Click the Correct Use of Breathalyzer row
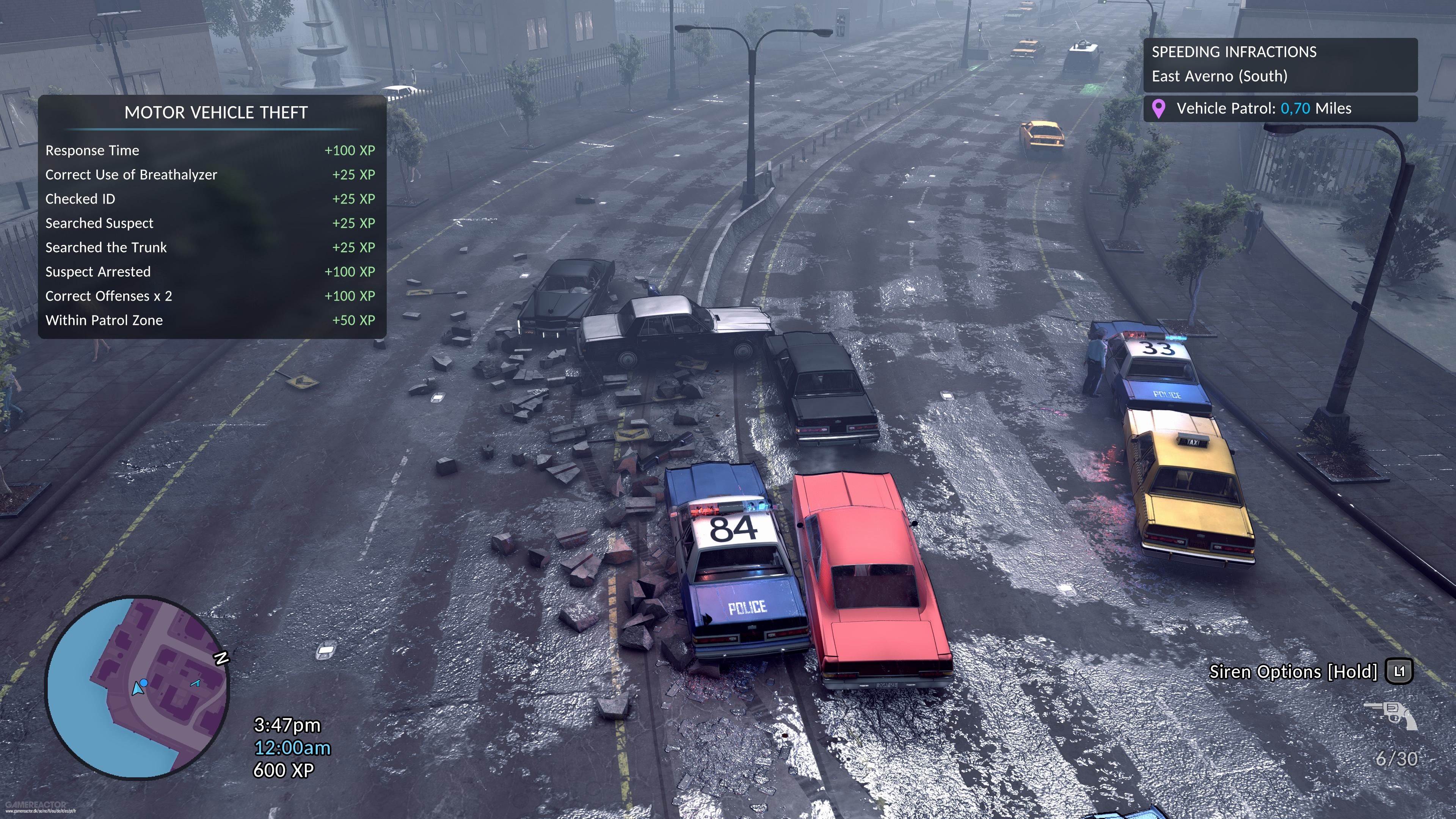1456x819 pixels. (210, 175)
